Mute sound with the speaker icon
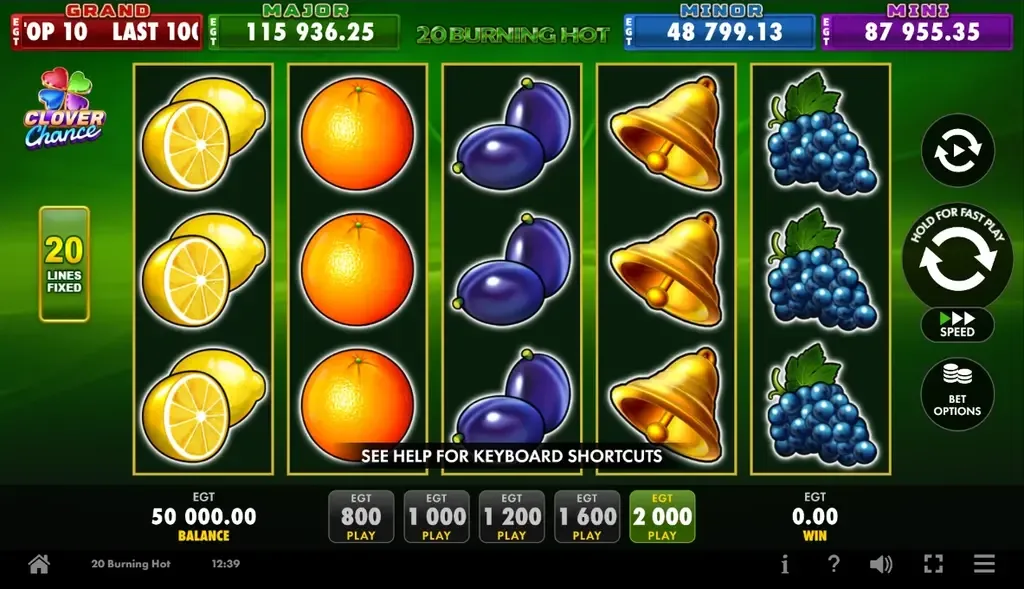Screen dimensions: 1024x589 pos(881,564)
